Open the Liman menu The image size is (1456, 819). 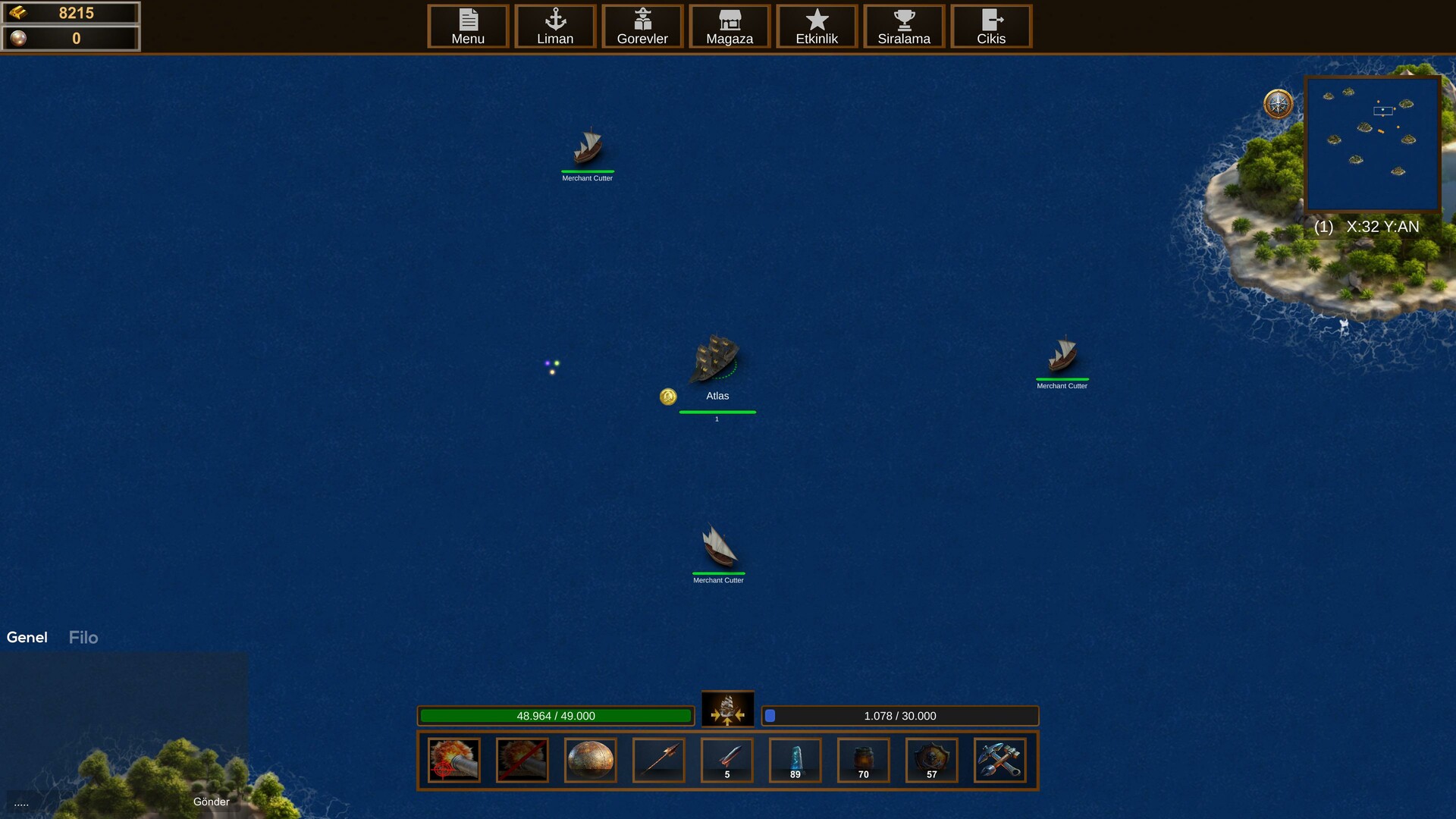click(x=555, y=27)
